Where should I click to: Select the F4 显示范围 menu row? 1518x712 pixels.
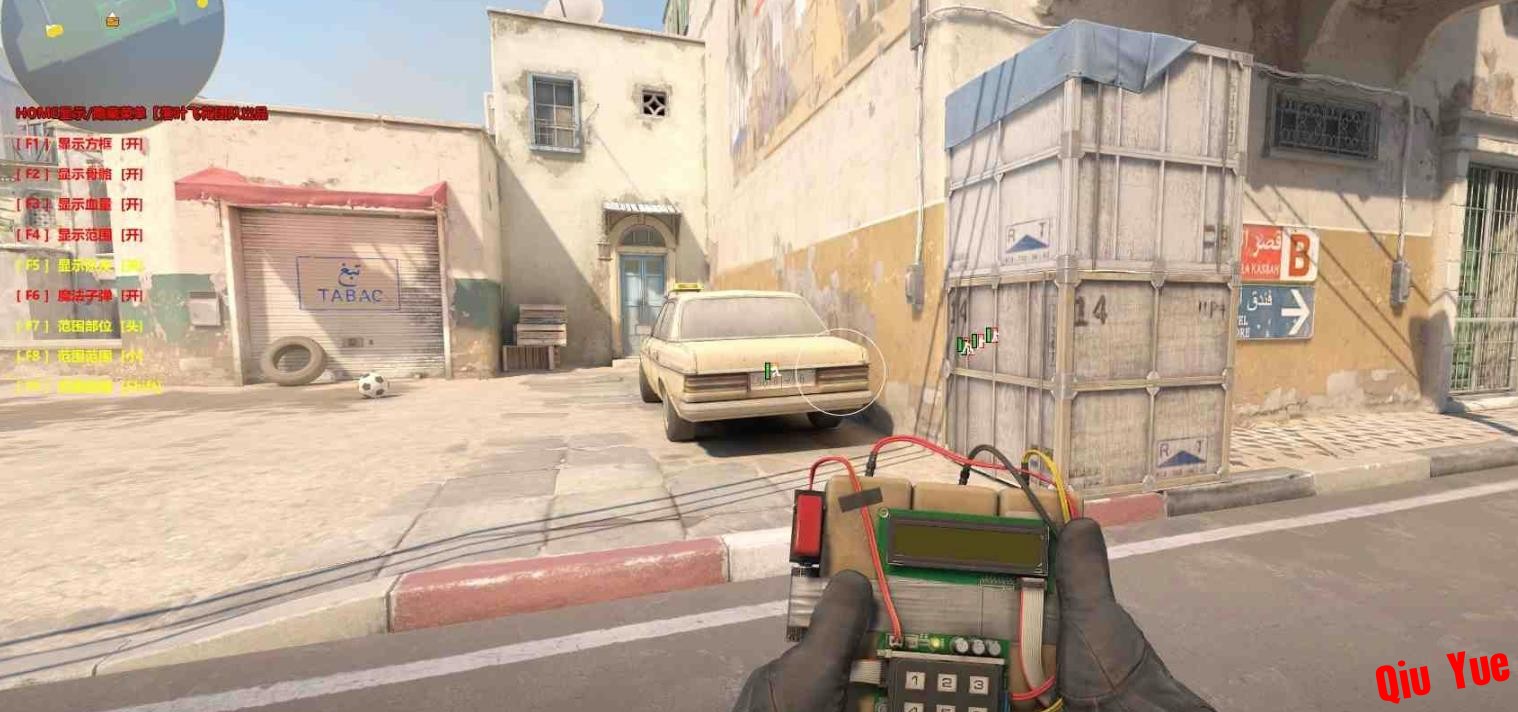click(x=80, y=235)
